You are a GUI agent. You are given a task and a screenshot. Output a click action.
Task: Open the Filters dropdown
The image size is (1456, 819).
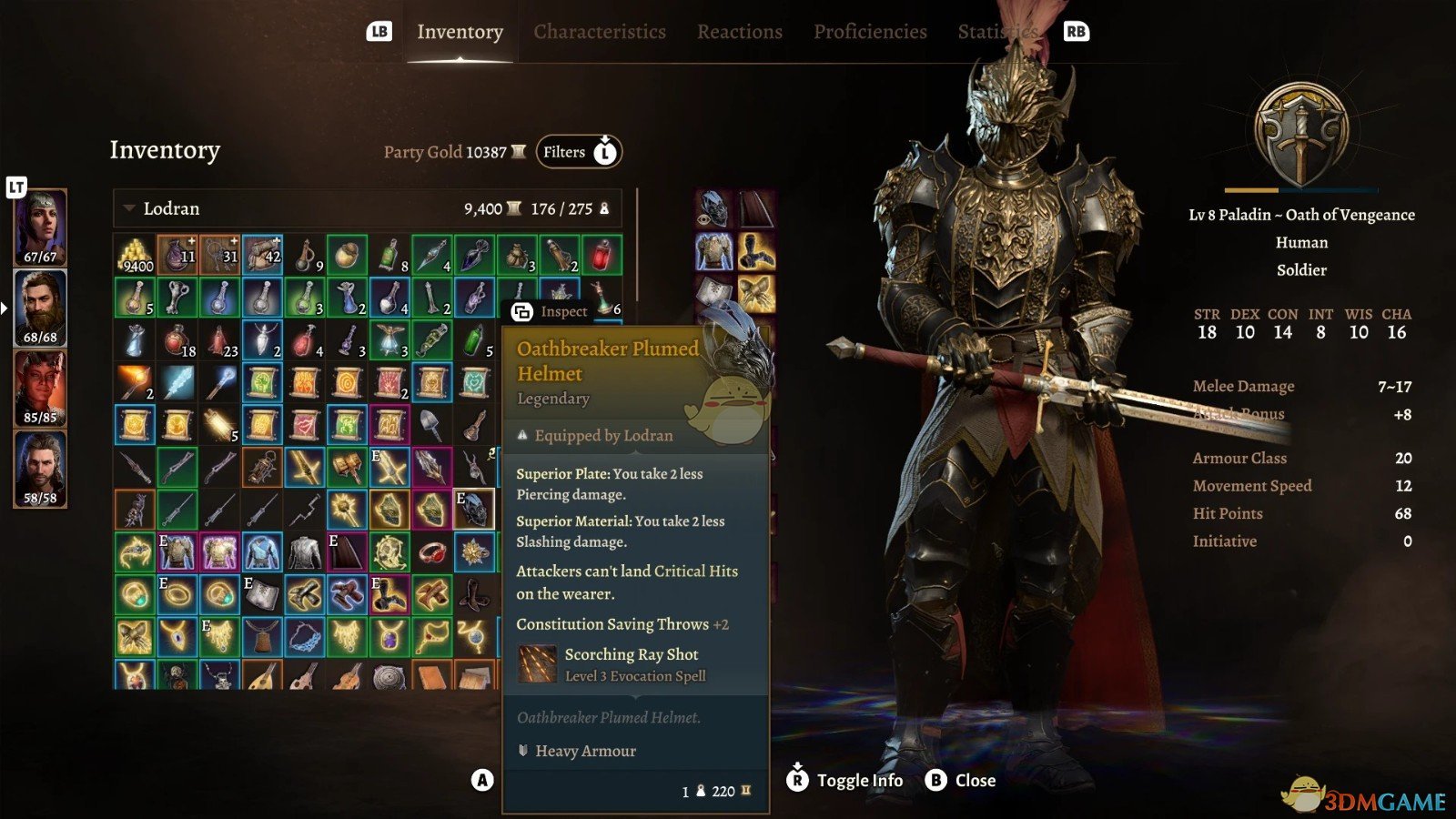[577, 152]
